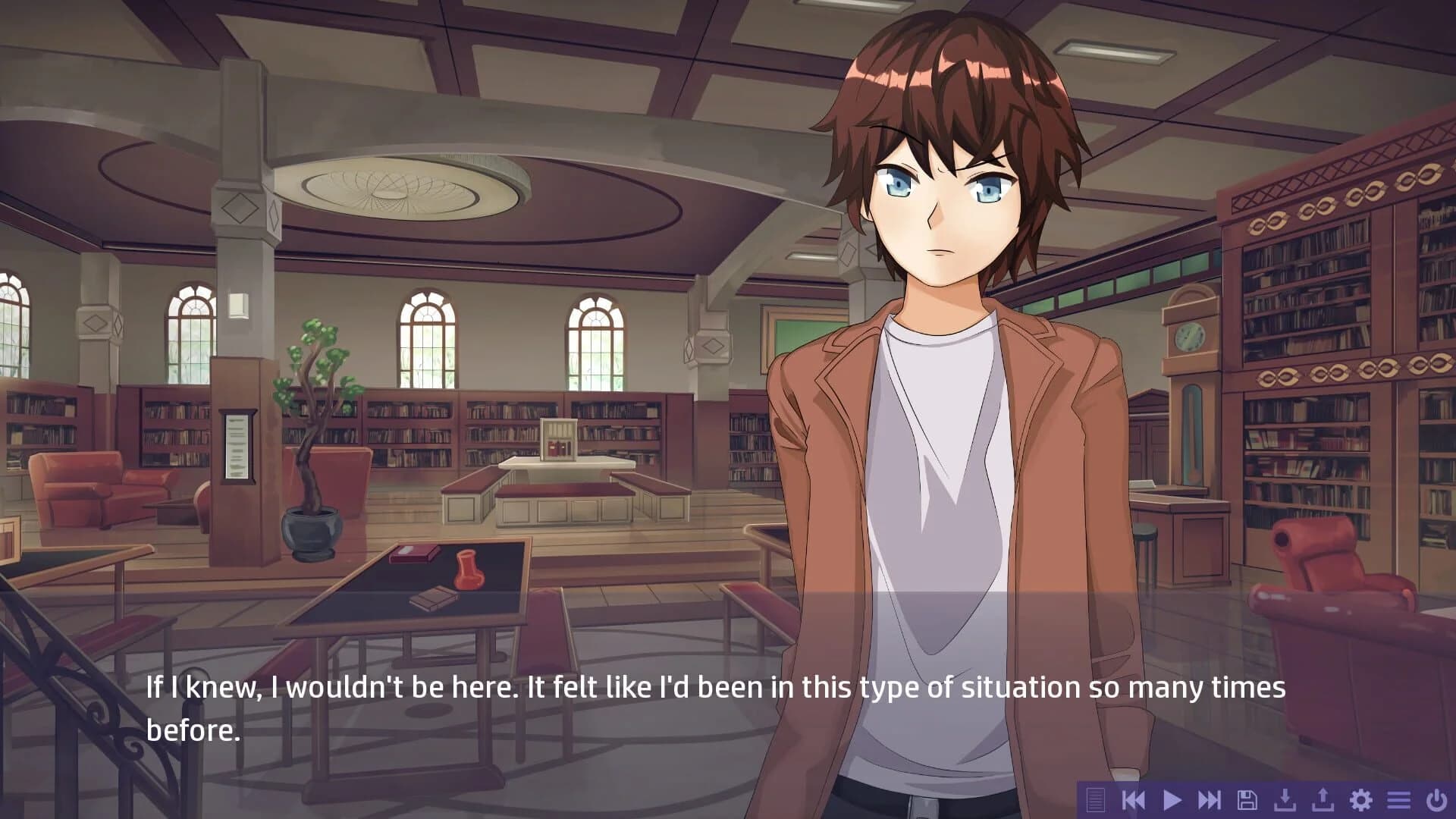Open the text history log page icon

tap(1095, 799)
